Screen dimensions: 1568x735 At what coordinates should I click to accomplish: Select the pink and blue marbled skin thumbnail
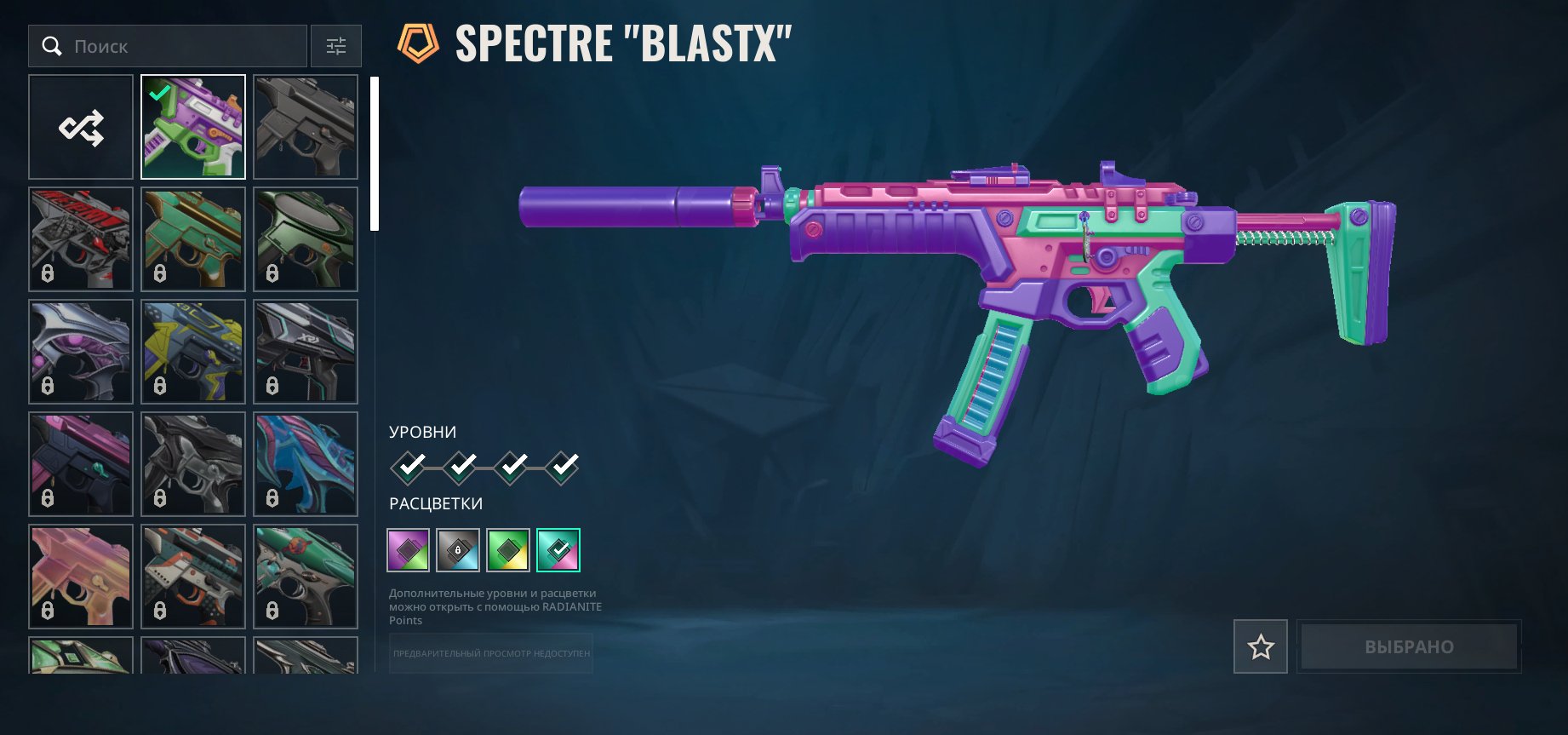(x=306, y=464)
